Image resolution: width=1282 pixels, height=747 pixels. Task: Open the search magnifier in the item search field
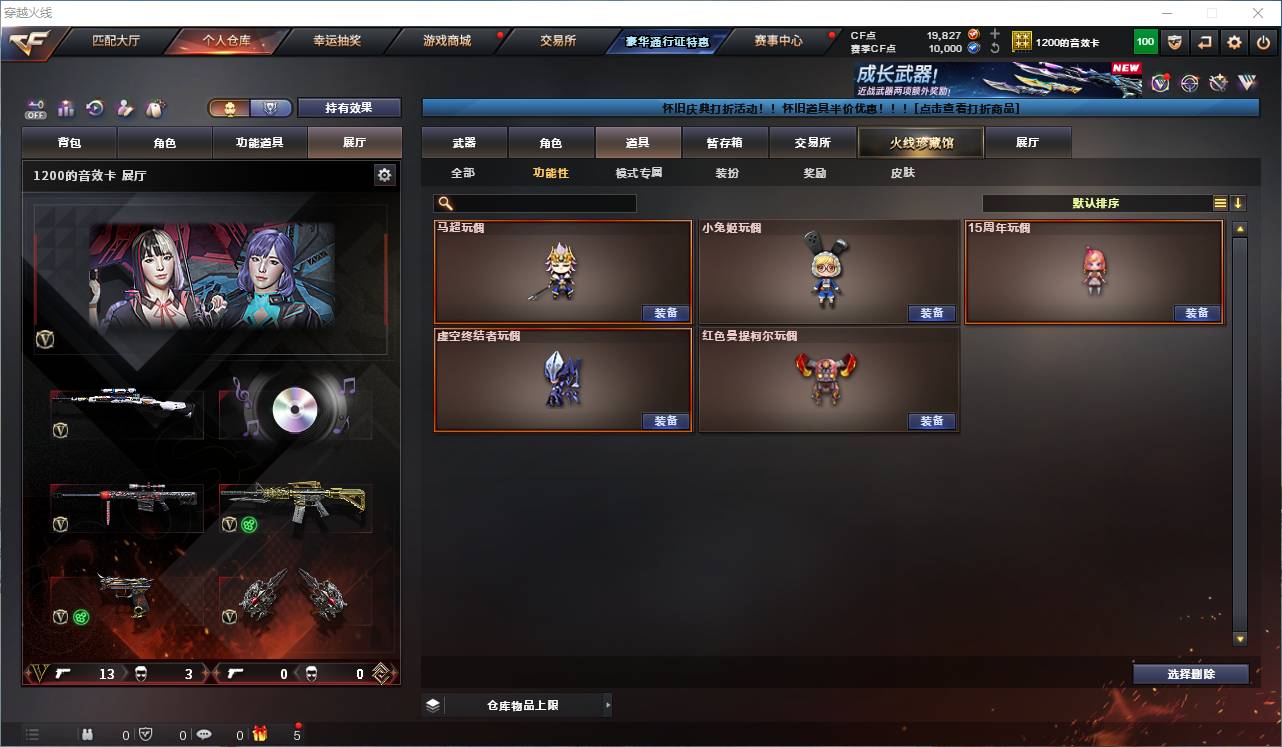[x=446, y=202]
